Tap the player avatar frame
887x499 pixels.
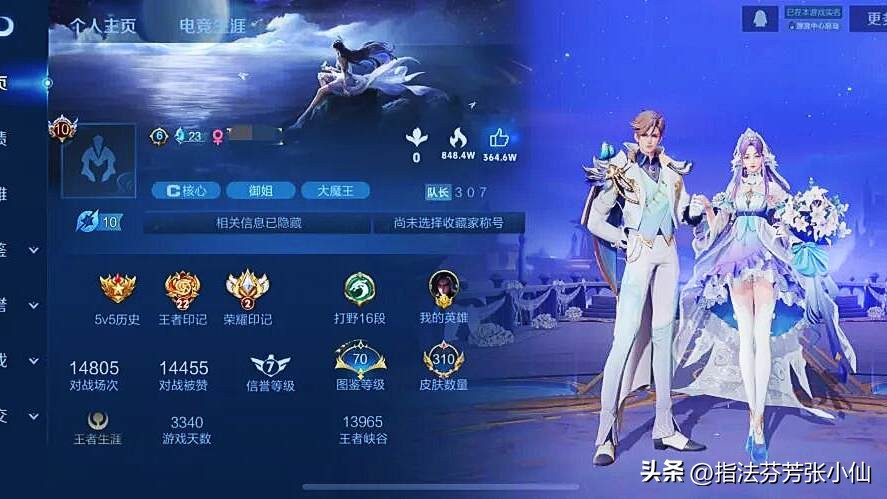click(98, 160)
